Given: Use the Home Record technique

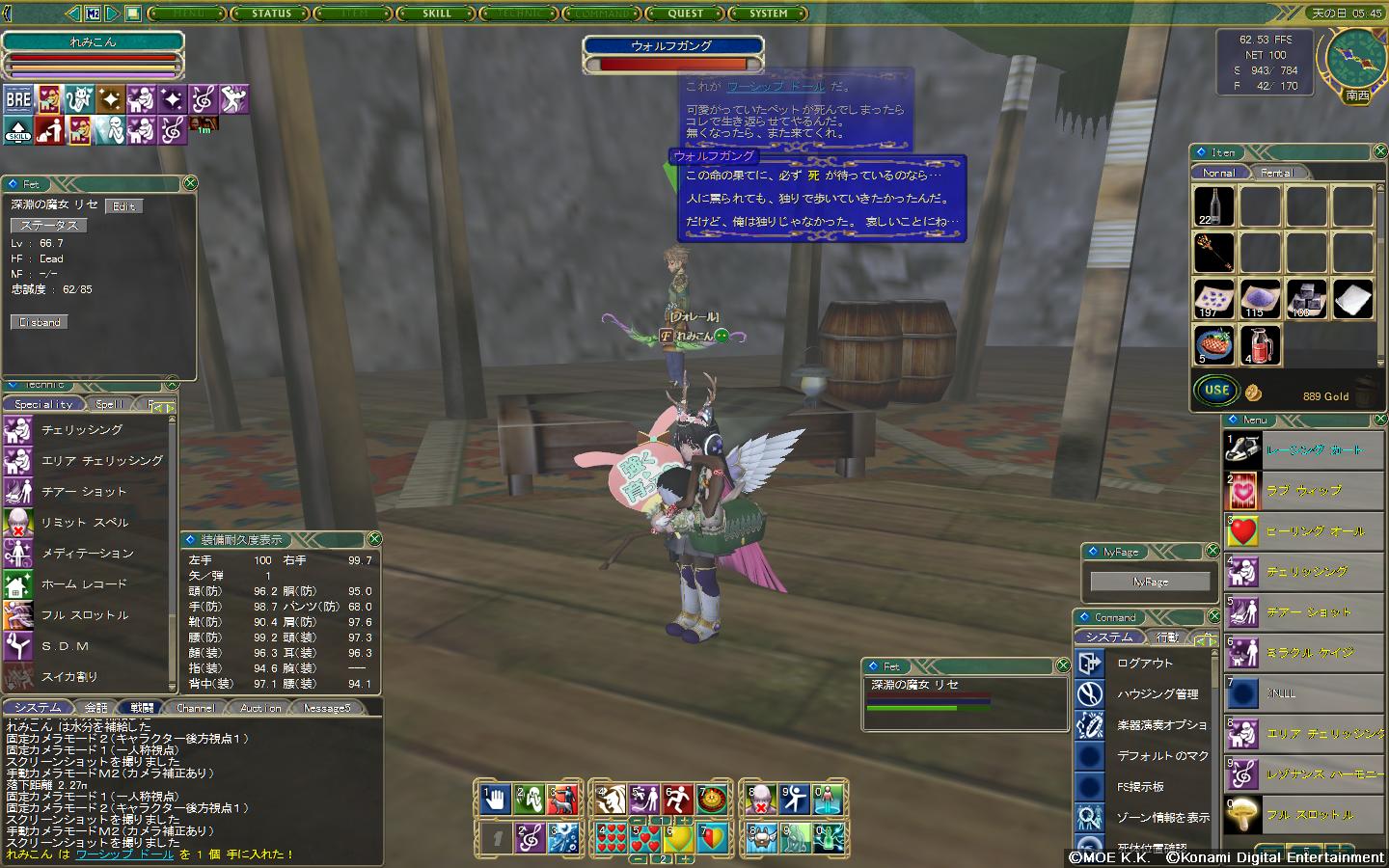Looking at the screenshot, I should point(83,584).
